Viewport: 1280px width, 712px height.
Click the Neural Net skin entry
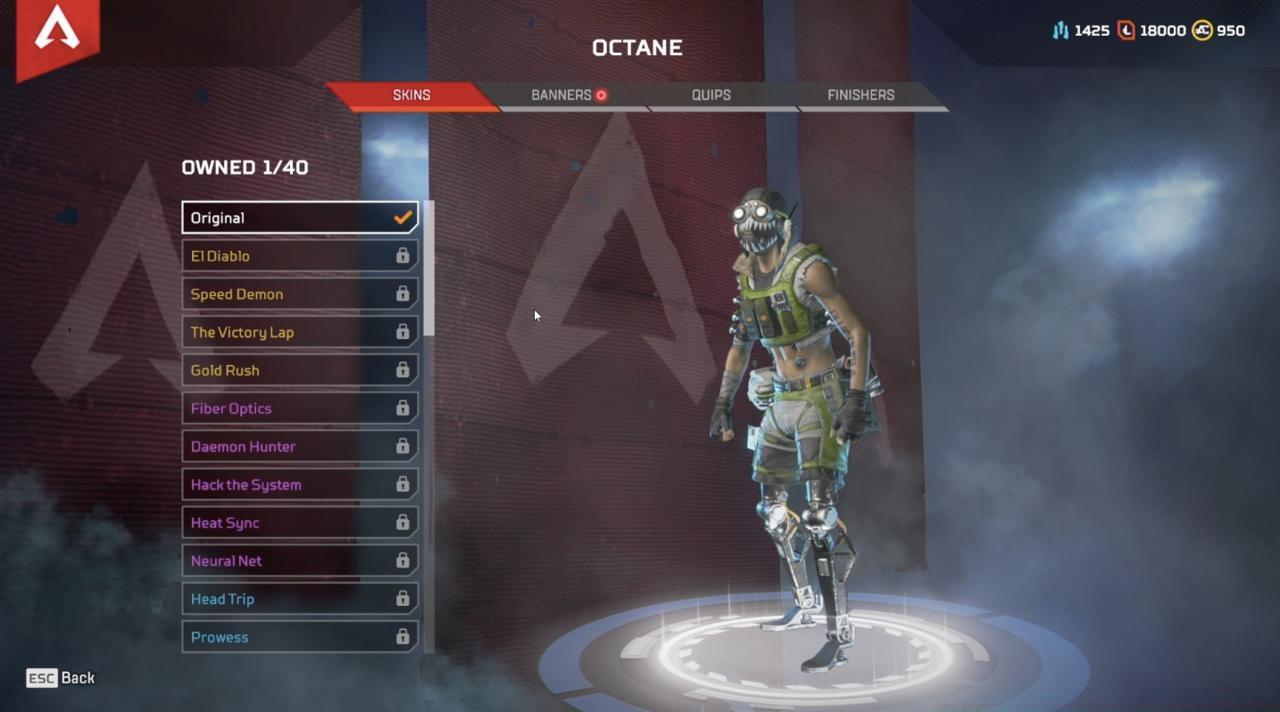pyautogui.click(x=299, y=561)
